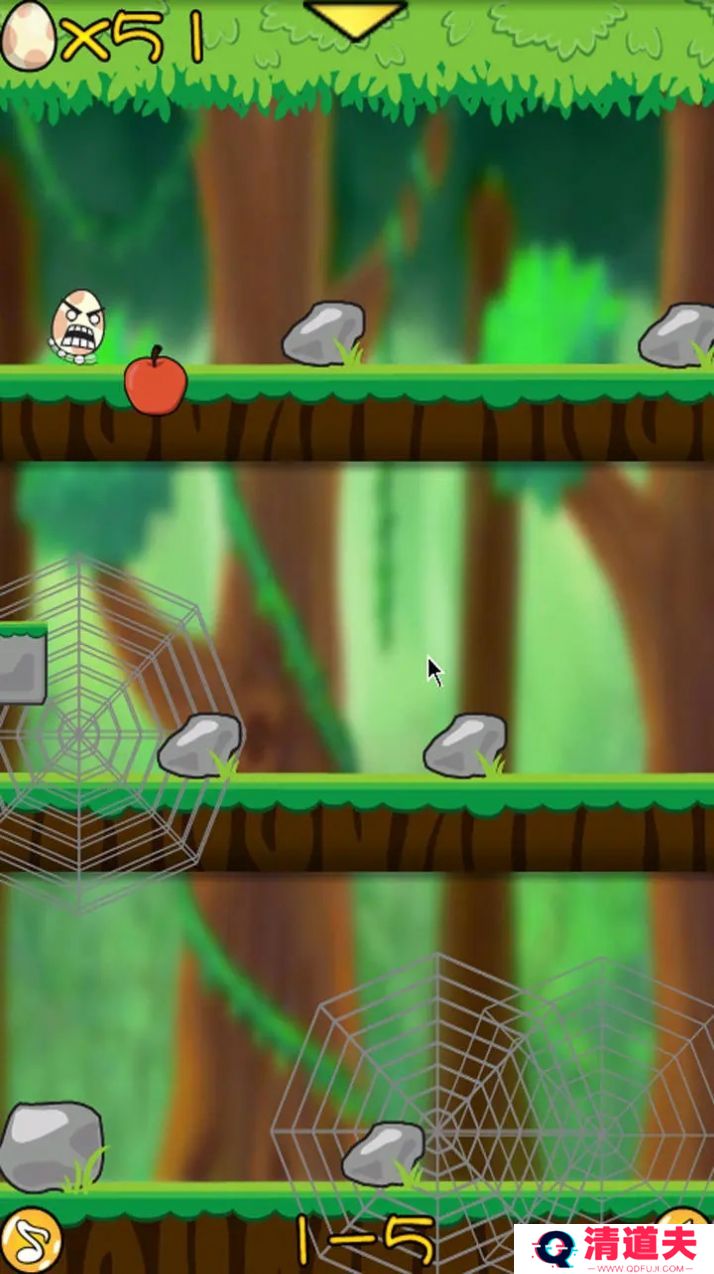
Task: Toggle the music note sound button
Action: (29, 1241)
